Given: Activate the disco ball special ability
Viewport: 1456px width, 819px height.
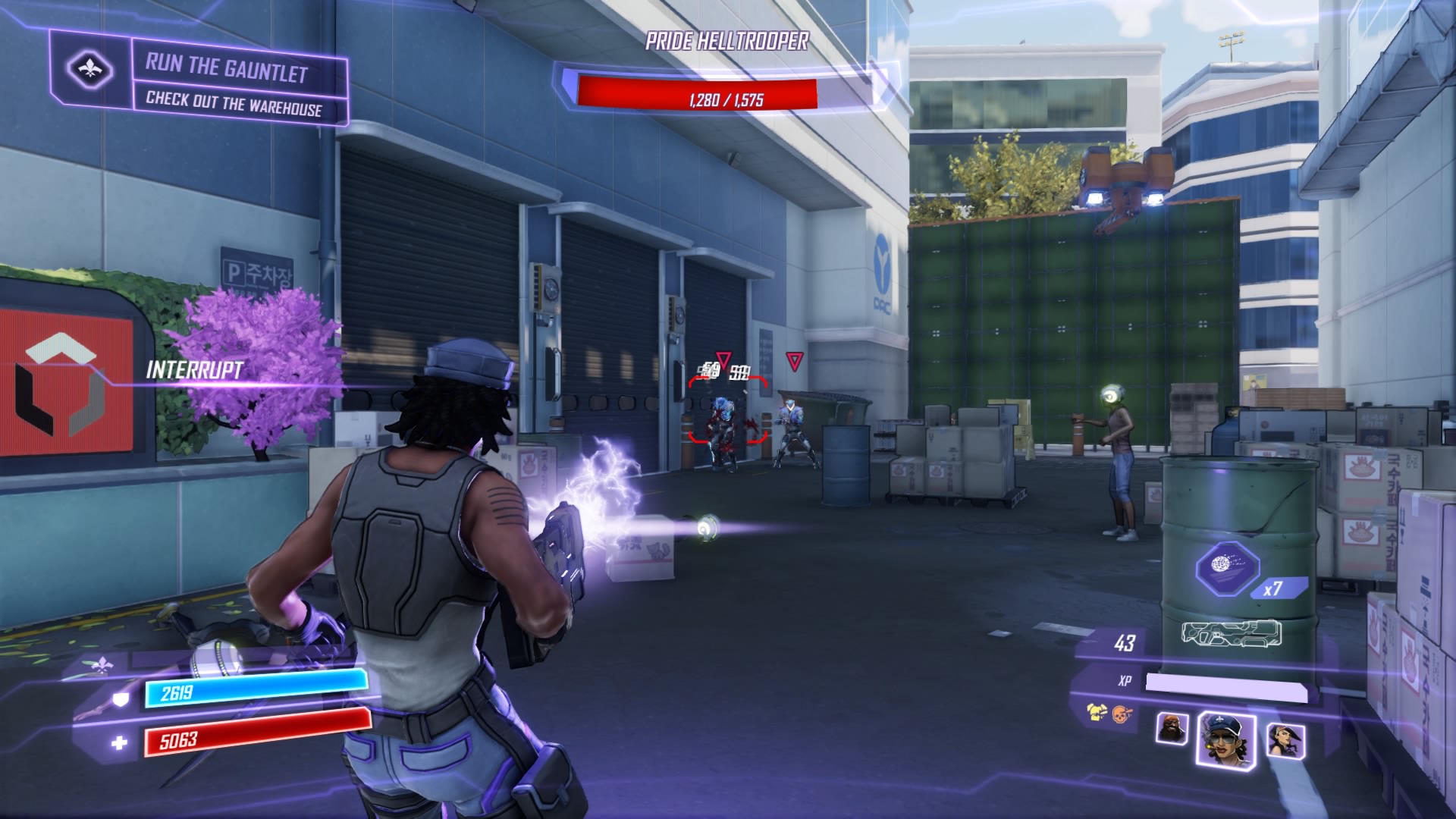Looking at the screenshot, I should [1226, 565].
